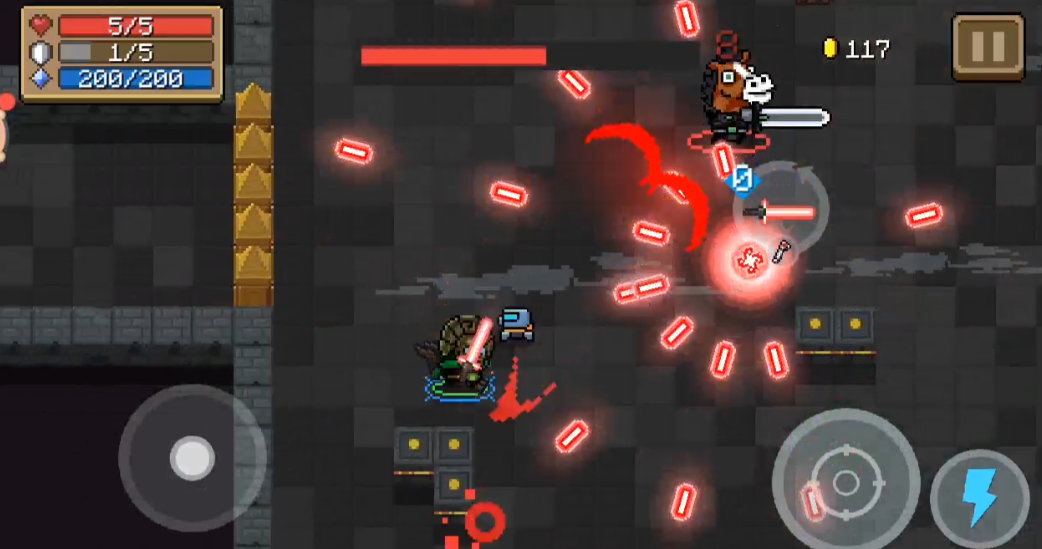Activate the lightning bolt skill button
The width and height of the screenshot is (1042, 549).
(x=979, y=497)
